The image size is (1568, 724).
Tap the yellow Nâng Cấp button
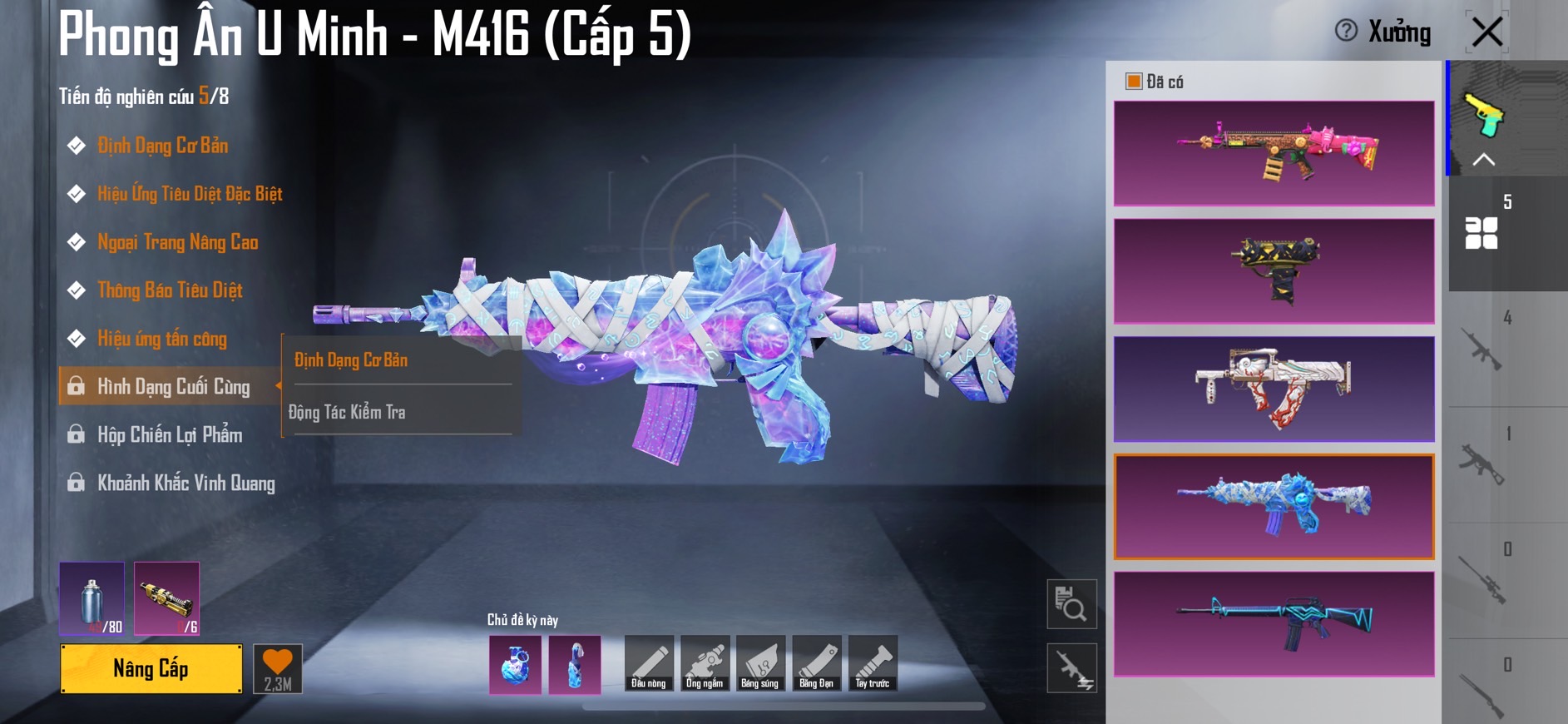coord(151,668)
